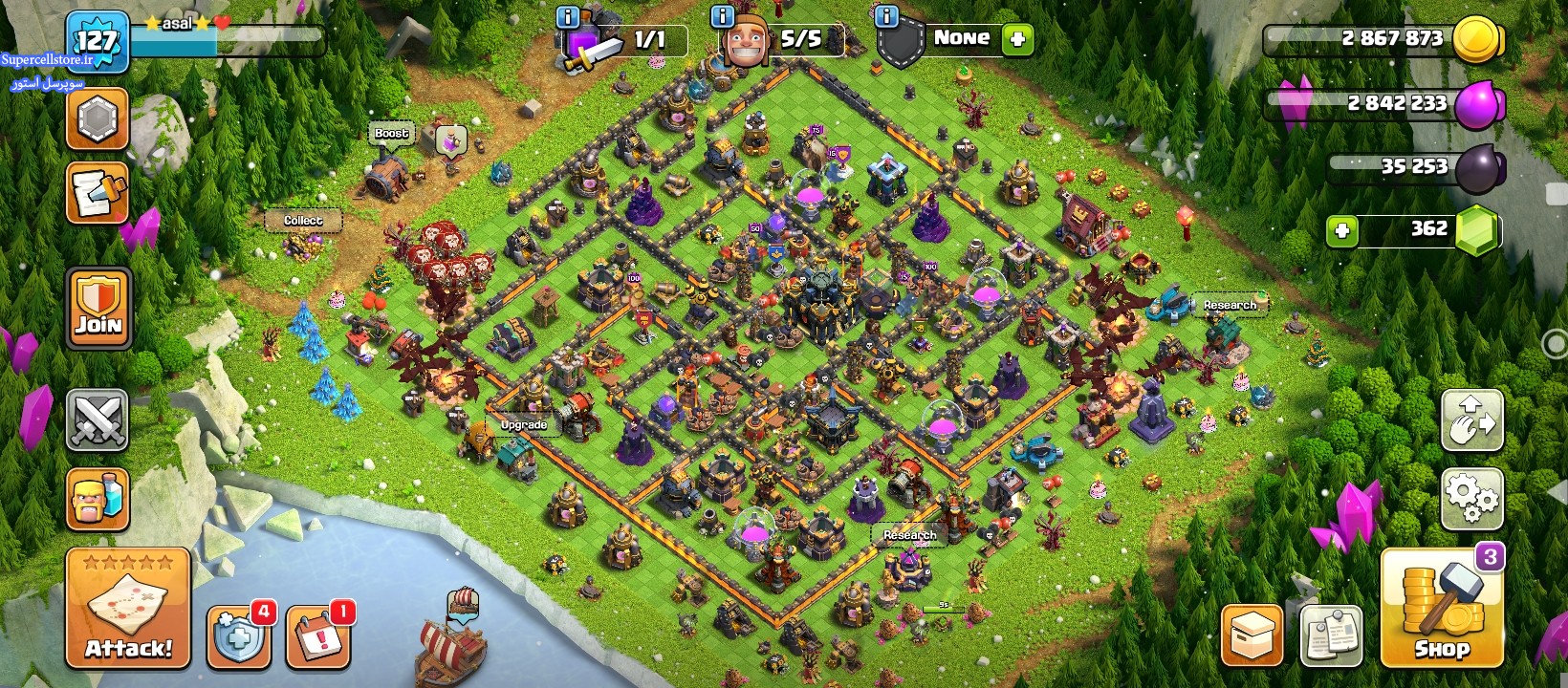Image resolution: width=1568 pixels, height=688 pixels.
Task: Open the clipboard notes icon
Action: tap(1331, 635)
